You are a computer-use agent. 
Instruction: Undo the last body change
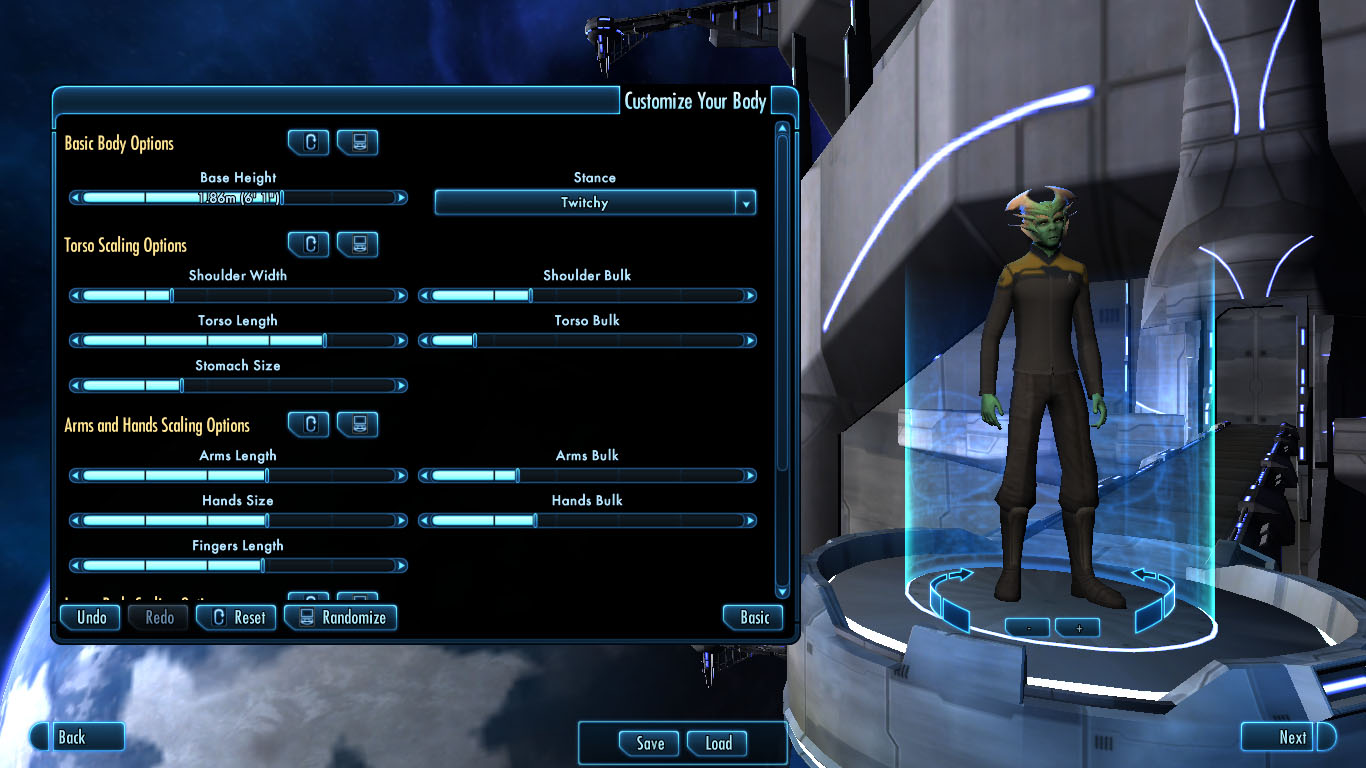(92, 617)
